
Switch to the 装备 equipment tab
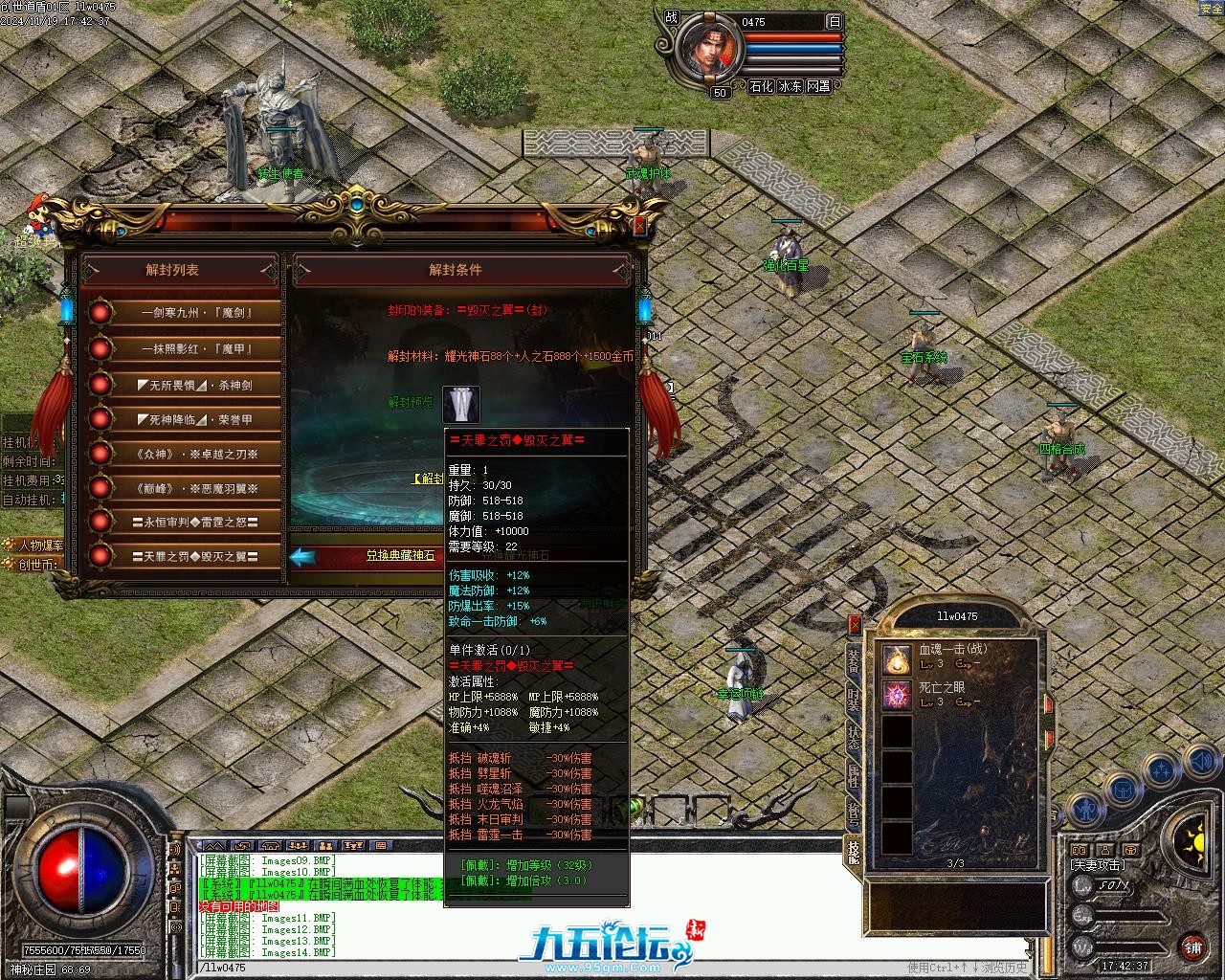[x=853, y=659]
